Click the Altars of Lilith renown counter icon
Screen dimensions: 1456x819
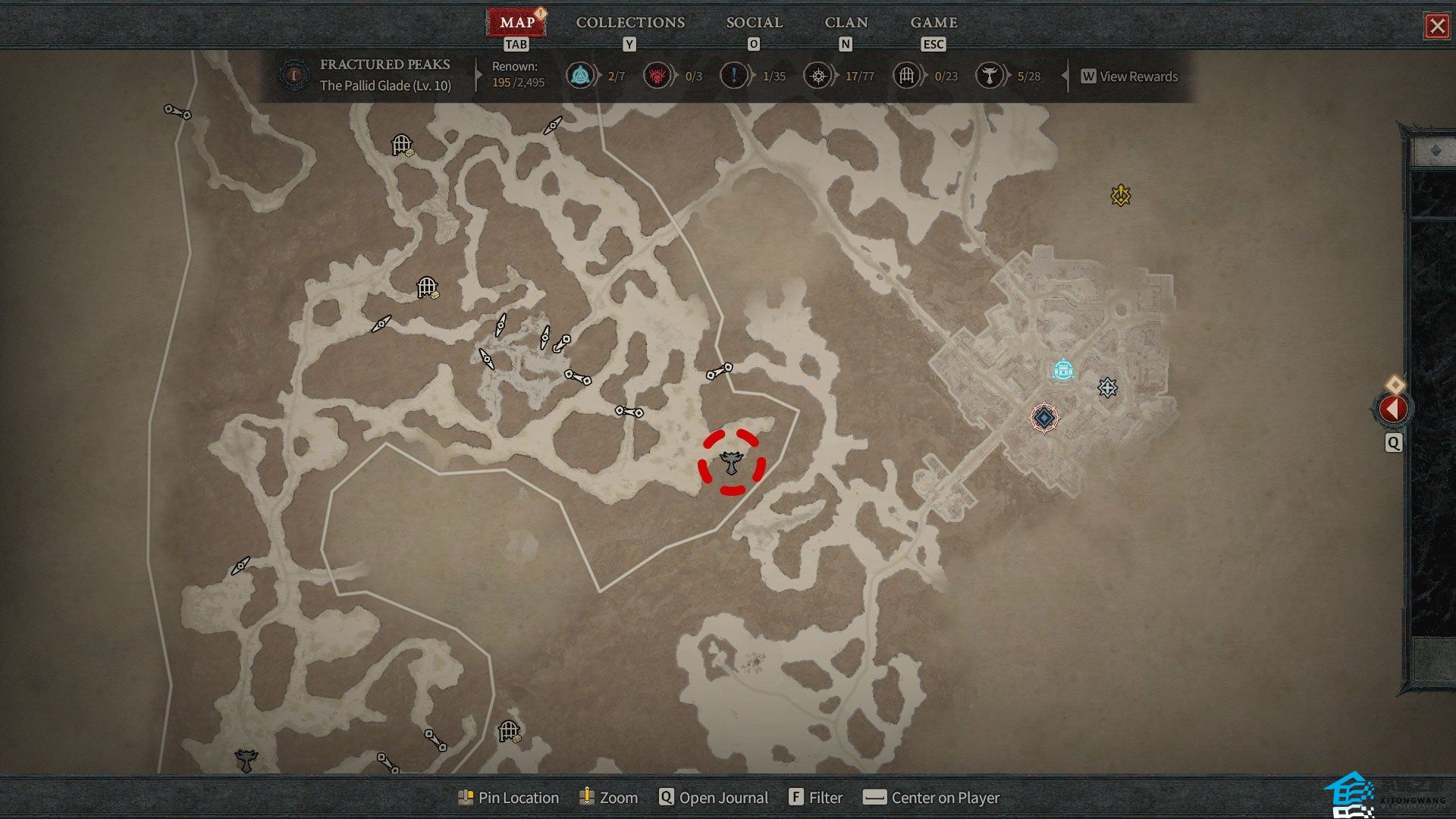tap(989, 76)
